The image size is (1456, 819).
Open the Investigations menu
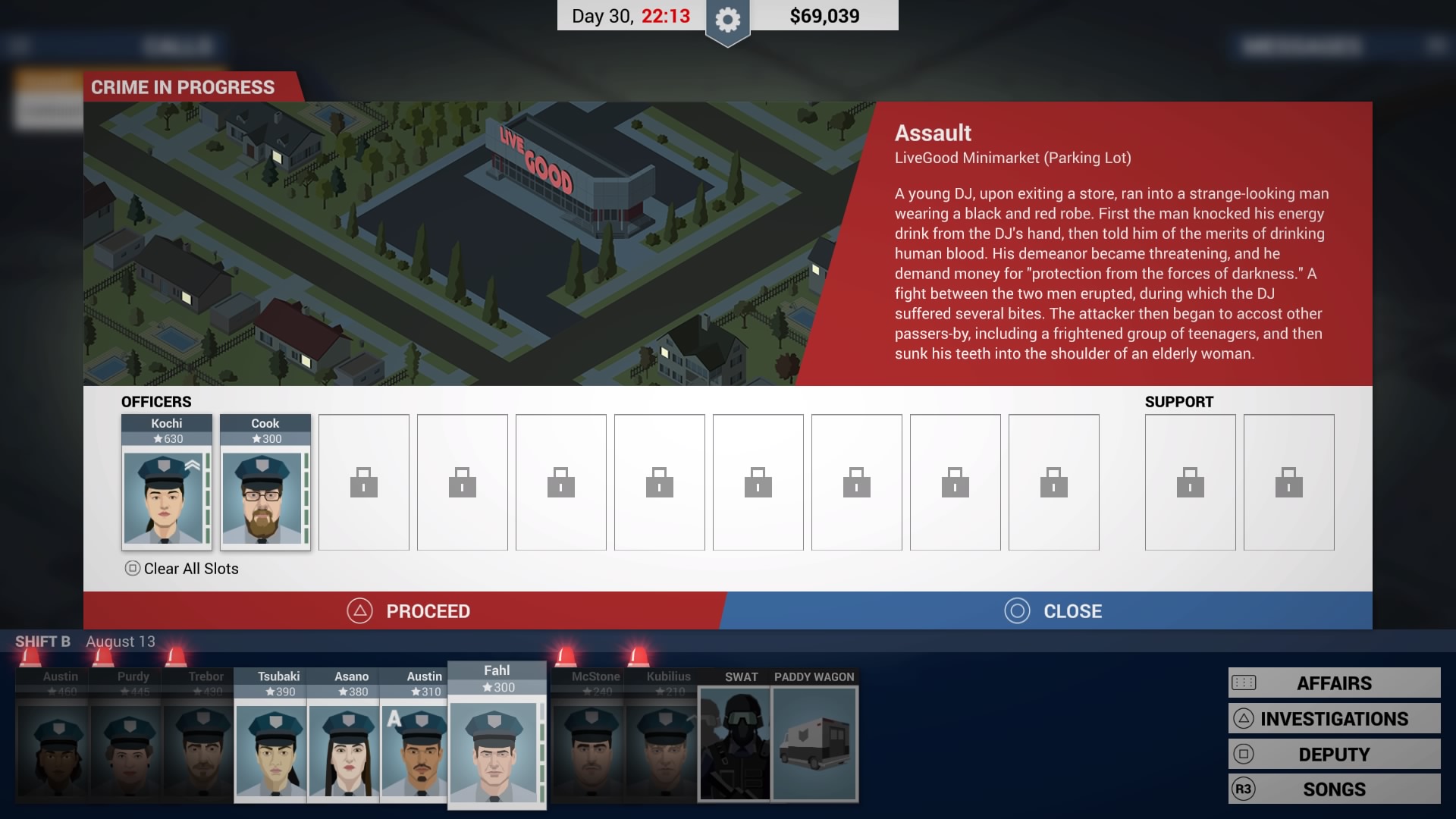pyautogui.click(x=1334, y=719)
